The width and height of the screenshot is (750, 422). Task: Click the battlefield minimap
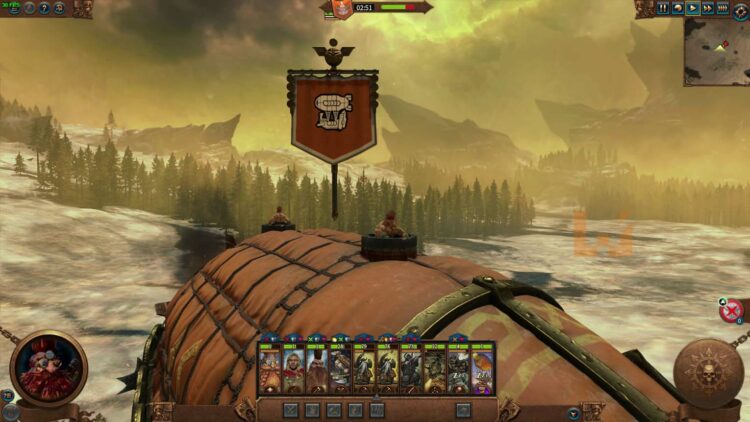pos(716,37)
